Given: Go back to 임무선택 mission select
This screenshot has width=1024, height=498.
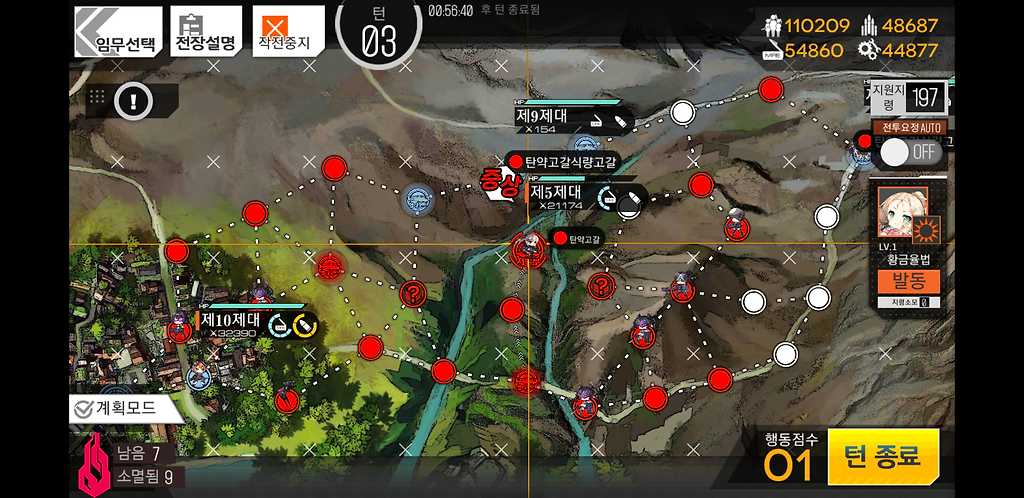Looking at the screenshot, I should (x=117, y=32).
